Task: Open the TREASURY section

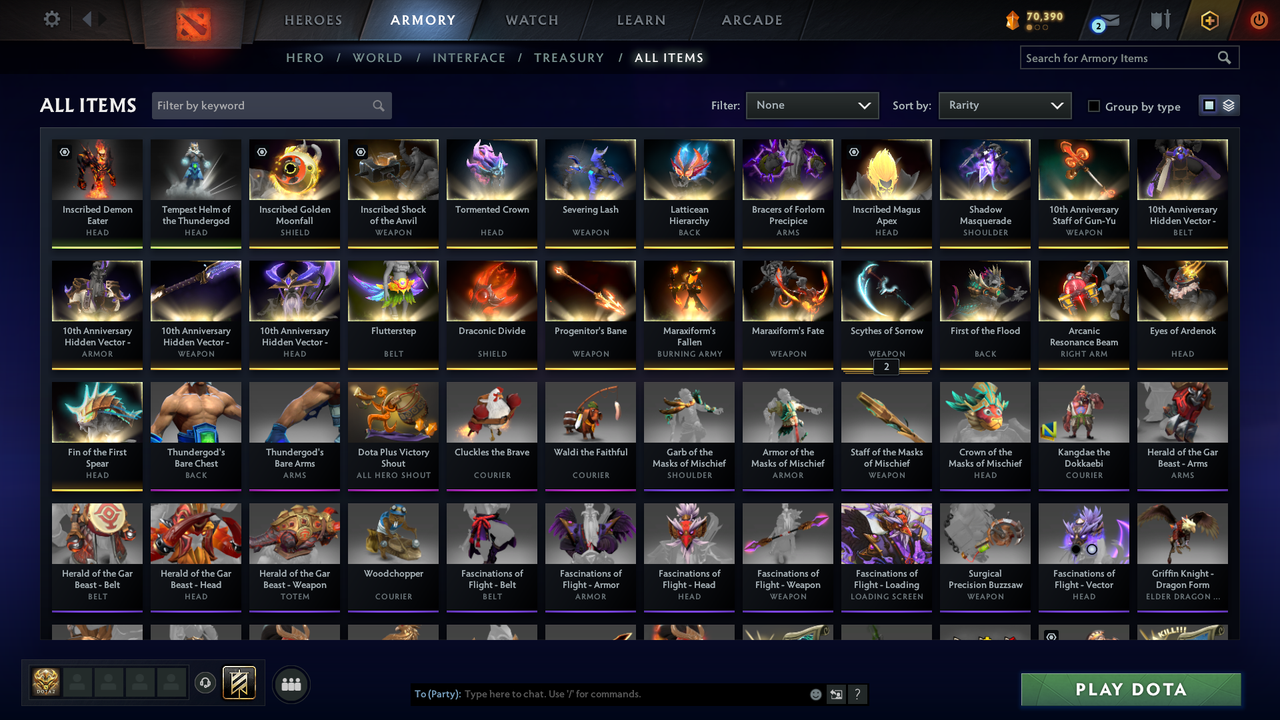Action: tap(569, 57)
